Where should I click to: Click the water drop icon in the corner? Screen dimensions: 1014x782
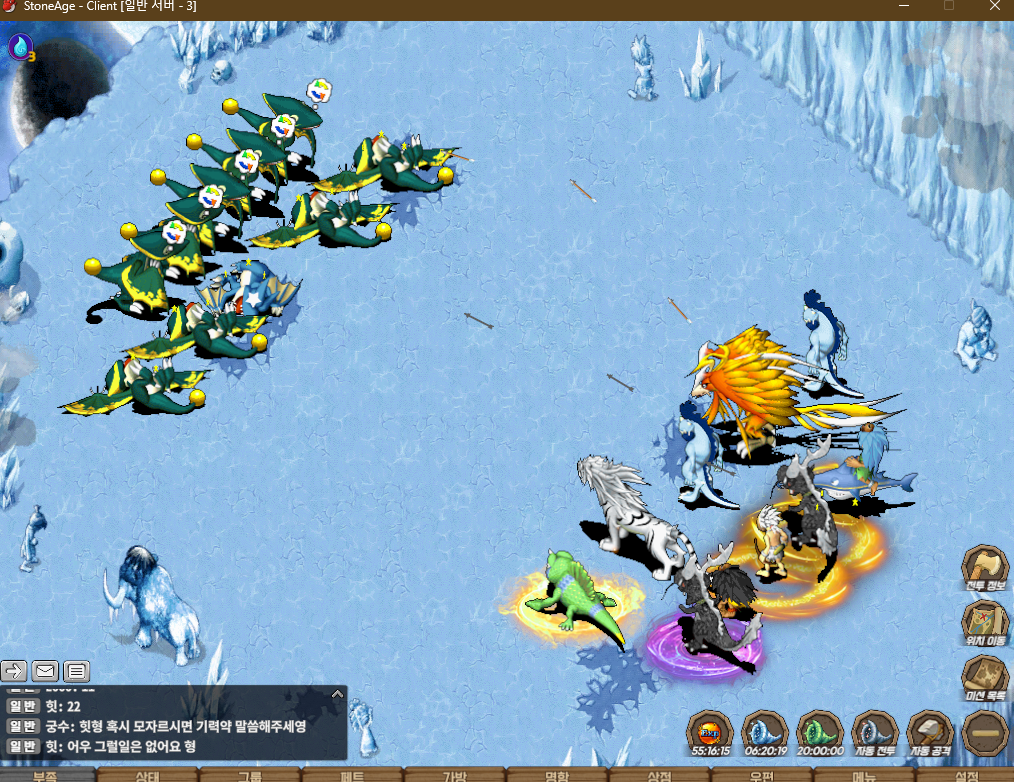[20, 46]
